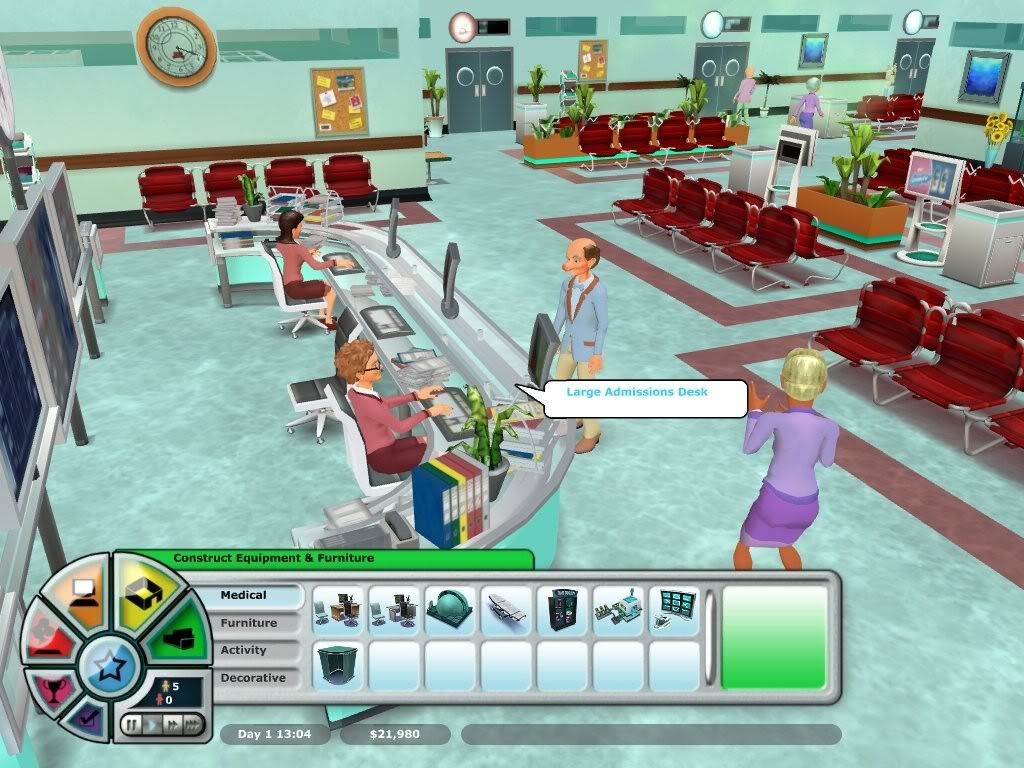The height and width of the screenshot is (768, 1024).
Task: Select the dark vending cabinet item
Action: (x=562, y=611)
